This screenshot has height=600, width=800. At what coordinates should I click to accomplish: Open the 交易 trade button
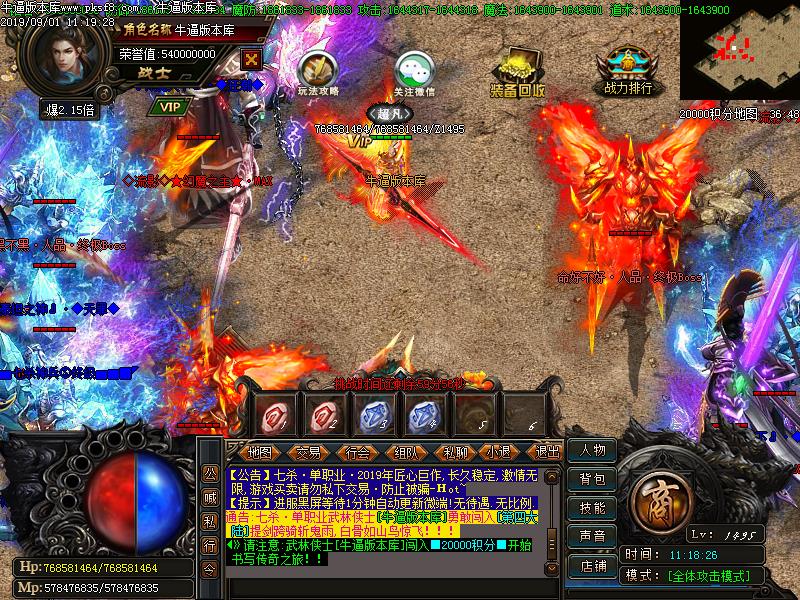(308, 453)
